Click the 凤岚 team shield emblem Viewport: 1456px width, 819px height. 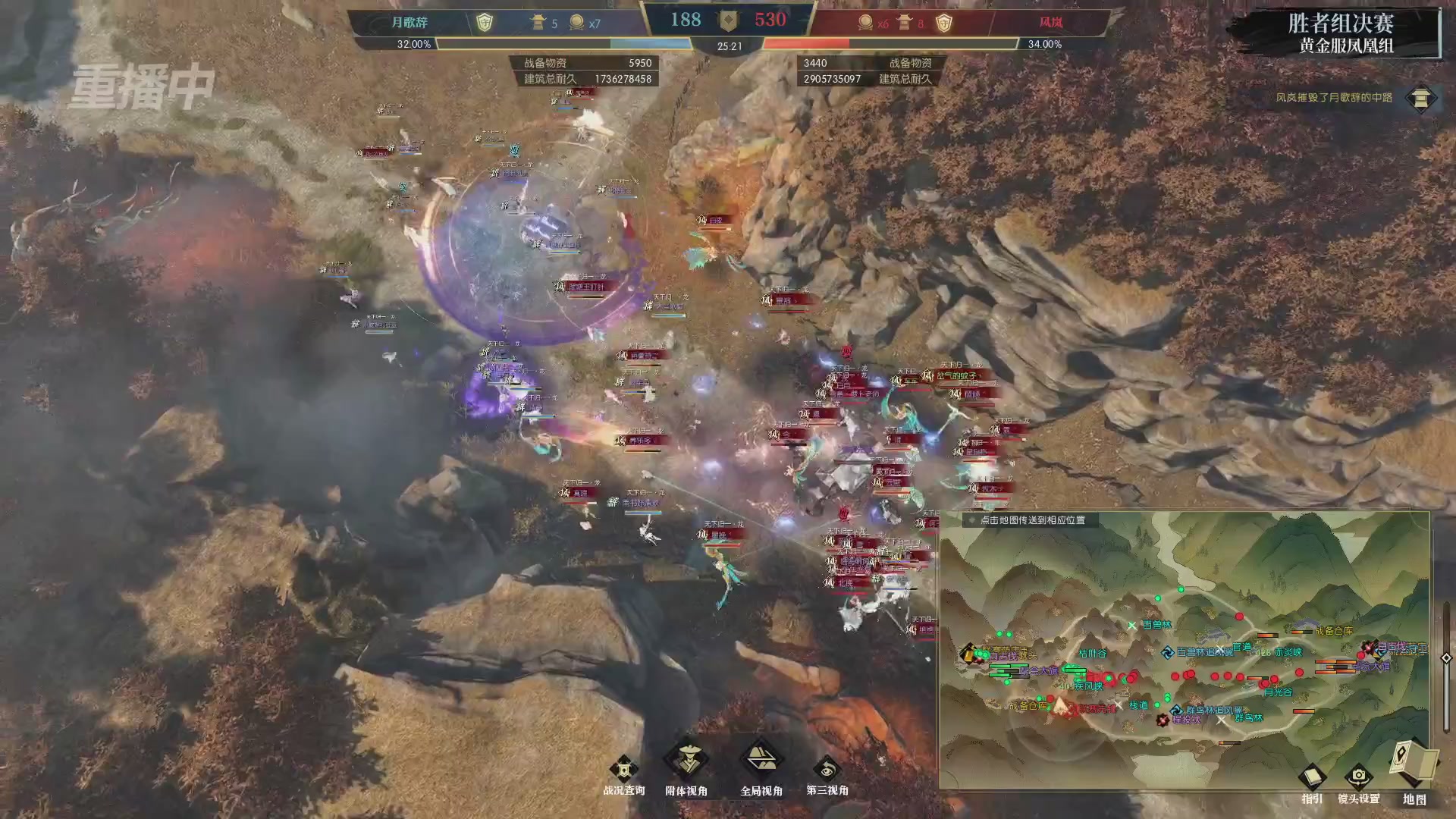coord(943,23)
